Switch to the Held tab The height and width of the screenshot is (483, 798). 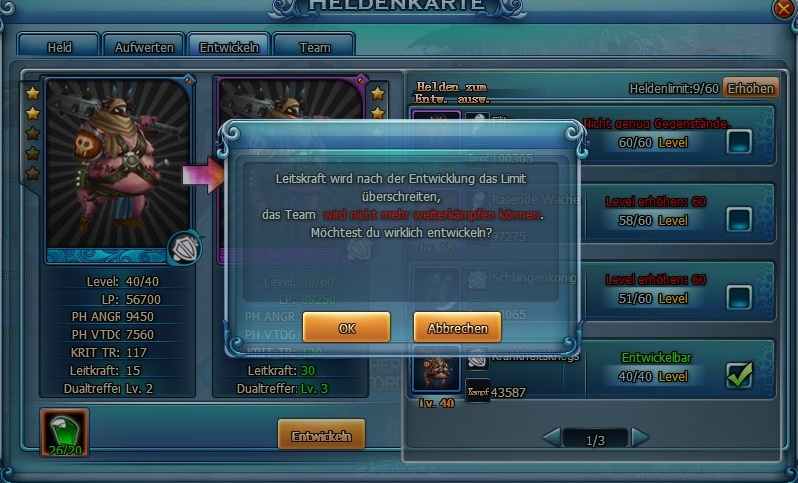click(58, 47)
